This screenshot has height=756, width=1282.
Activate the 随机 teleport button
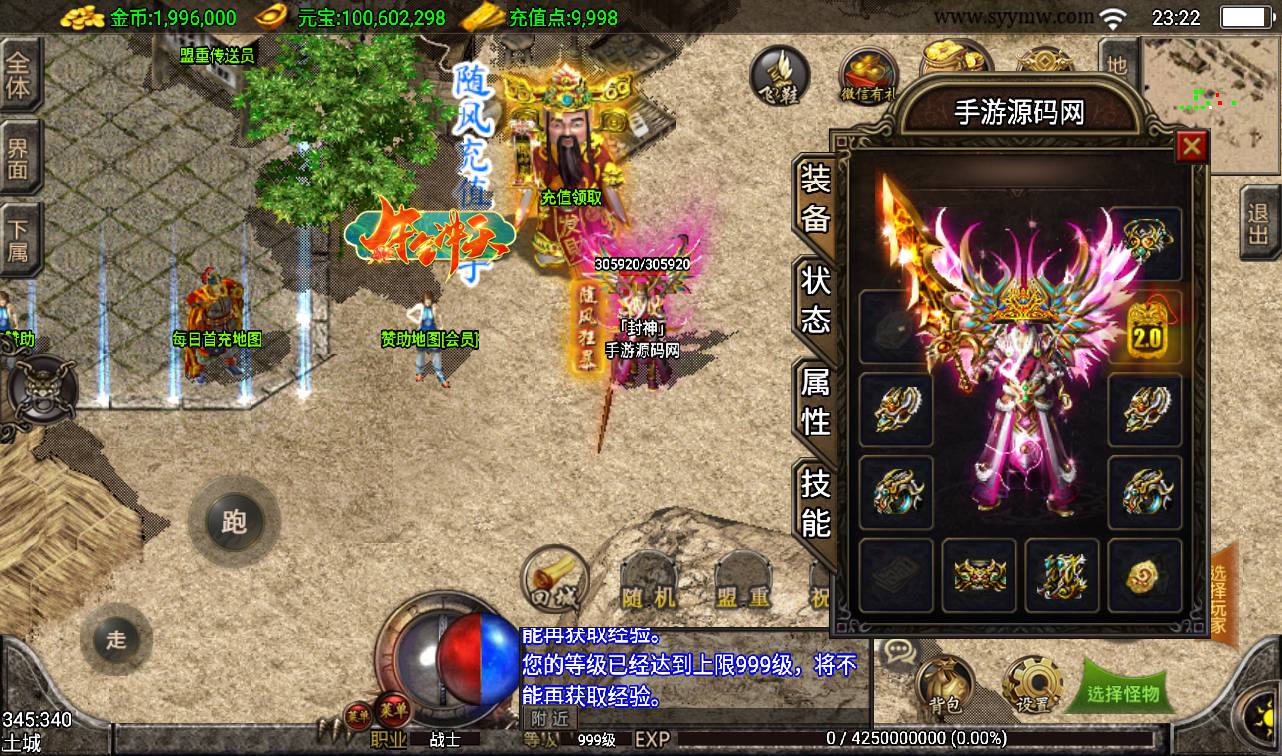pyautogui.click(x=649, y=584)
